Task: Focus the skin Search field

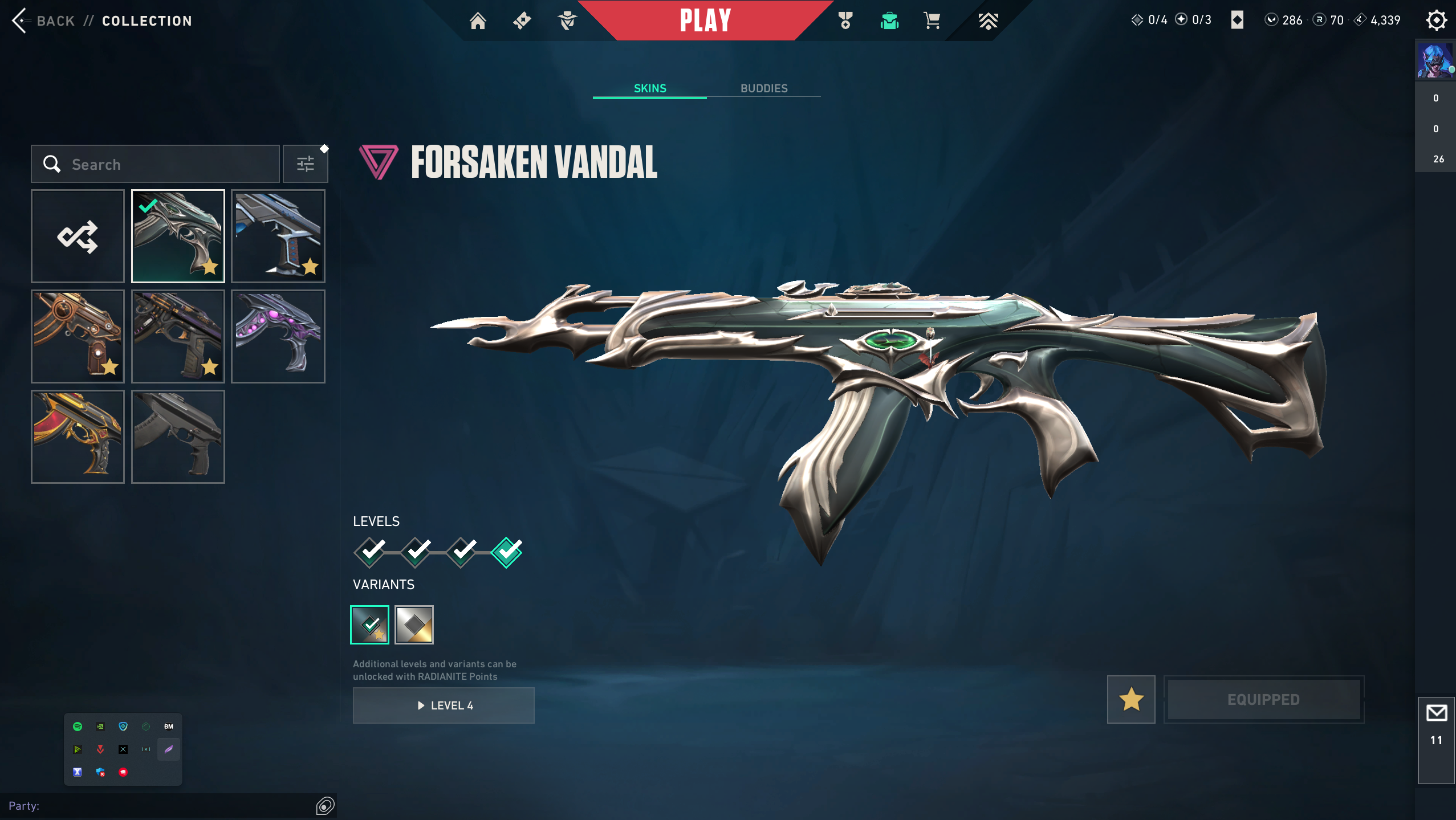Action: point(165,164)
